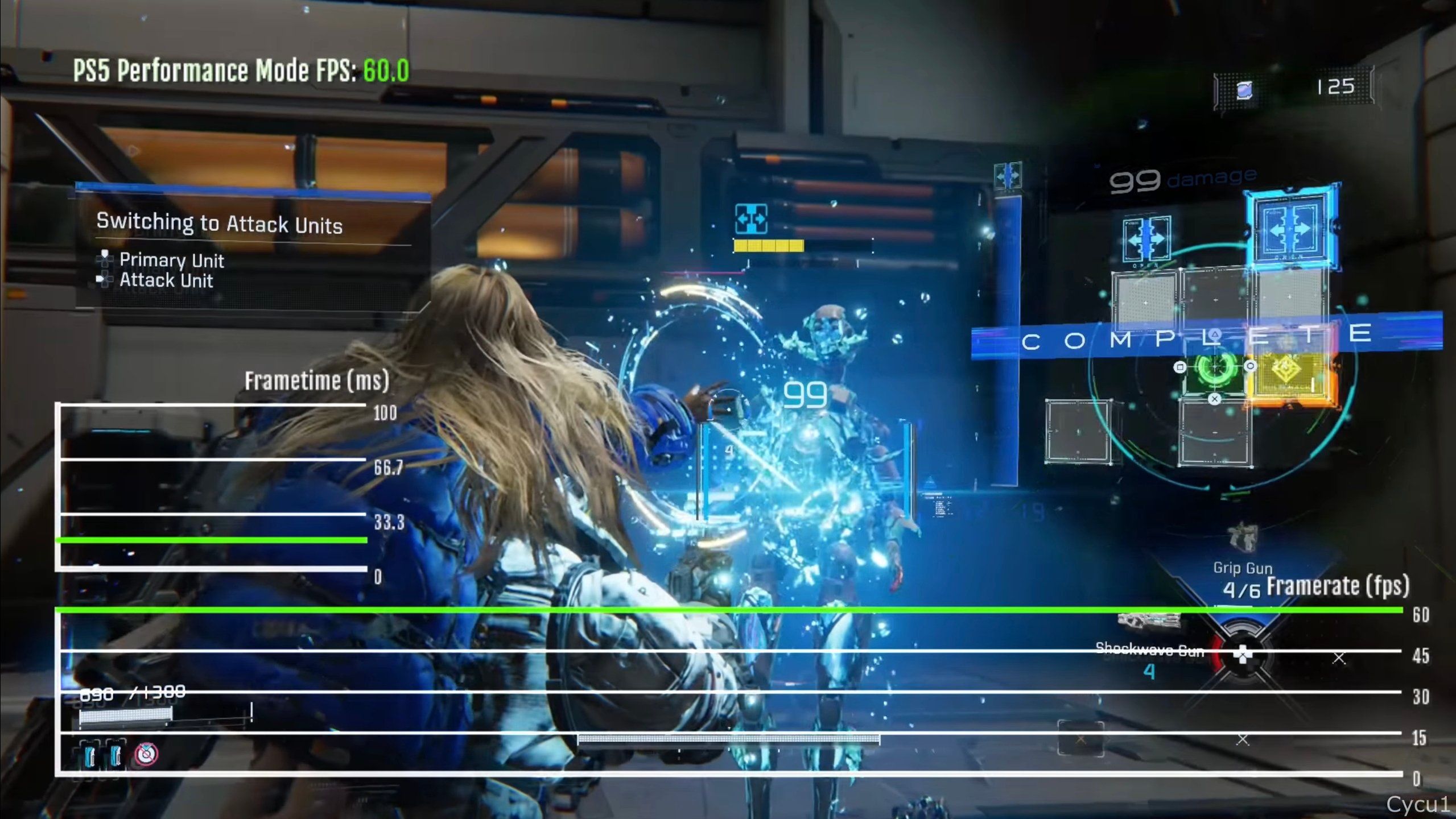Click the weapon wheel center hub
The image size is (1456, 819).
pos(1243,655)
